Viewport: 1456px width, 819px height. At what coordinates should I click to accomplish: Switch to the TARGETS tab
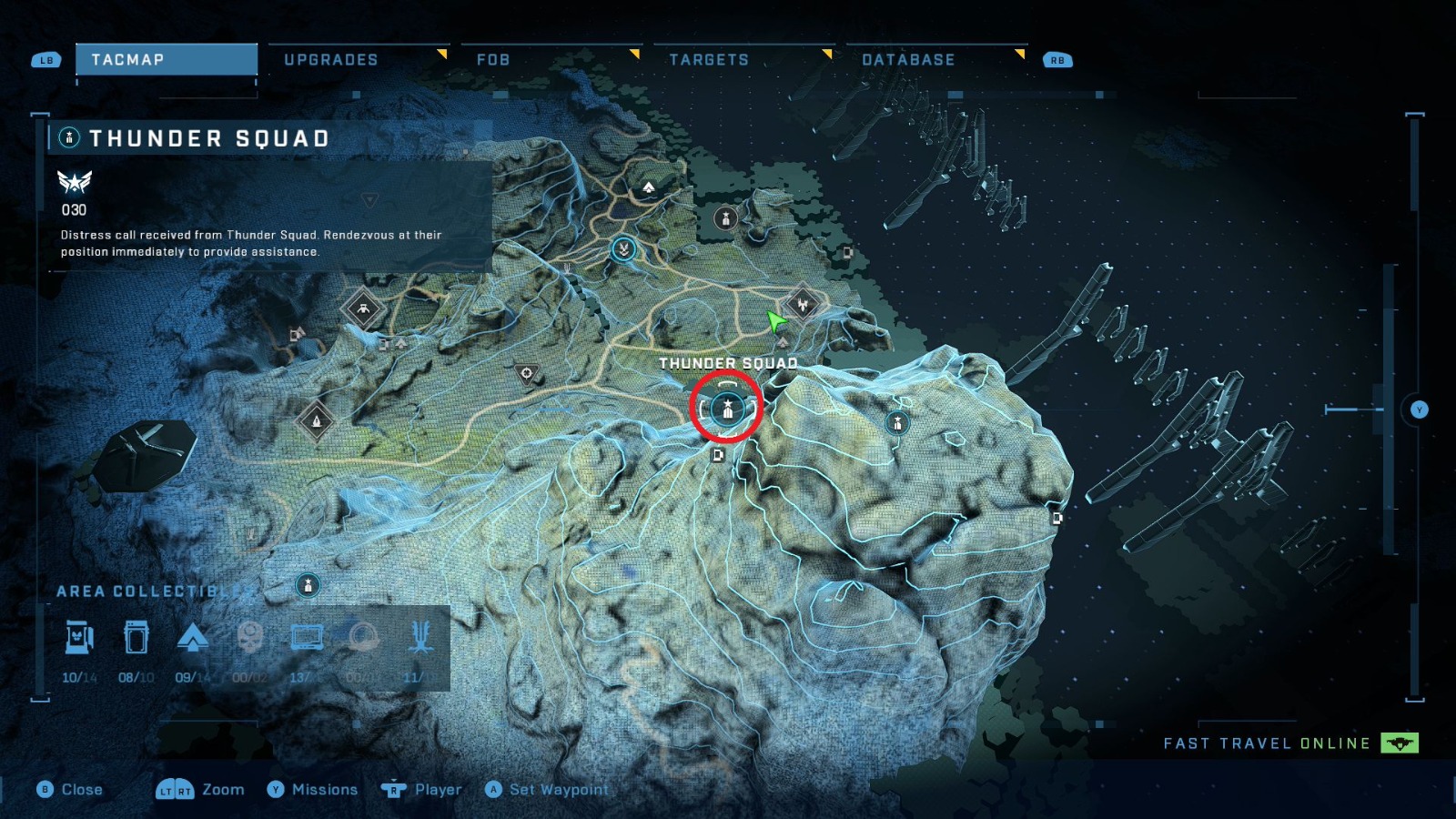(709, 59)
